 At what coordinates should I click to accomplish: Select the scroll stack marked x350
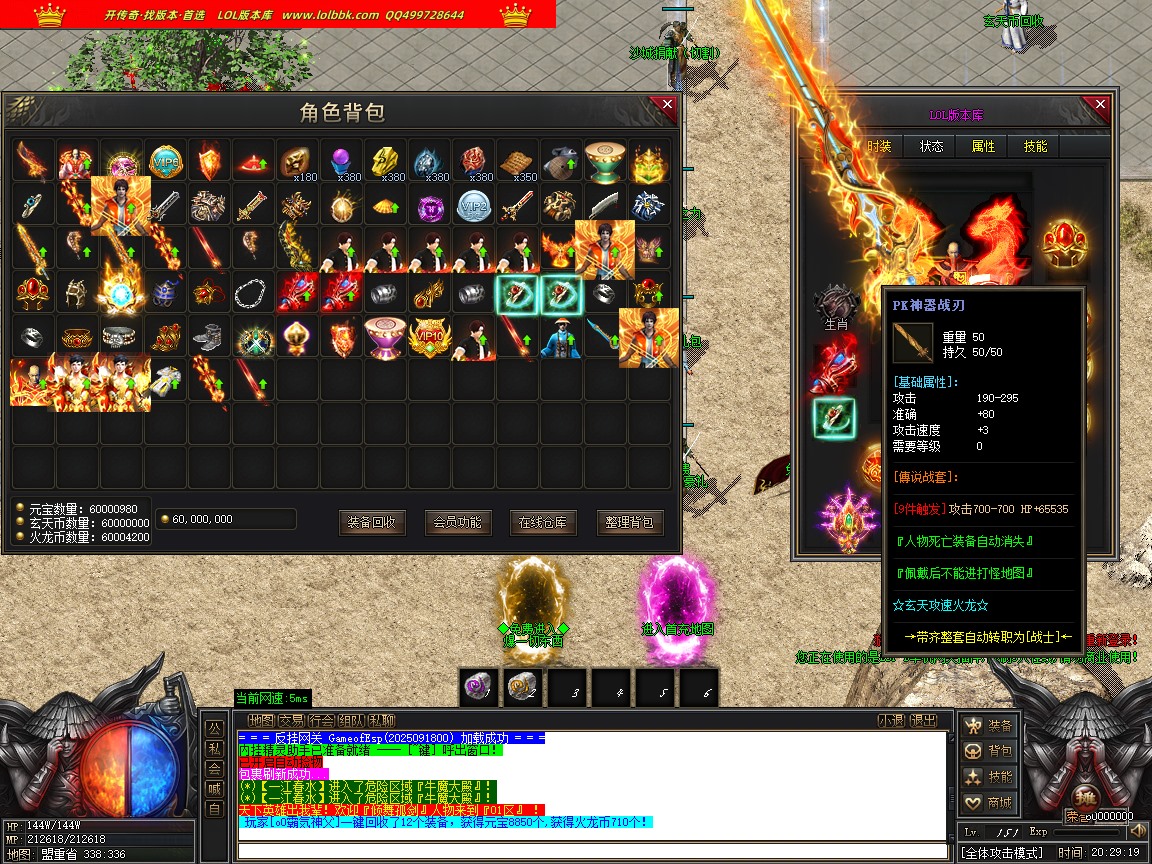(x=517, y=161)
